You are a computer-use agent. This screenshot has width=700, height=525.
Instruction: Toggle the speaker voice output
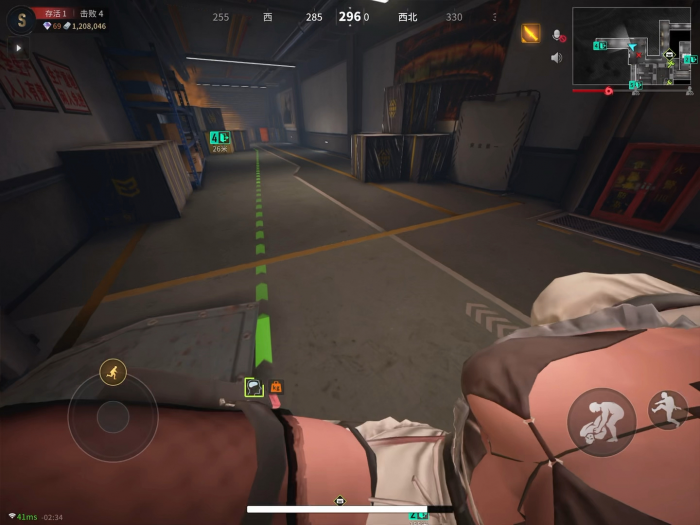click(556, 57)
